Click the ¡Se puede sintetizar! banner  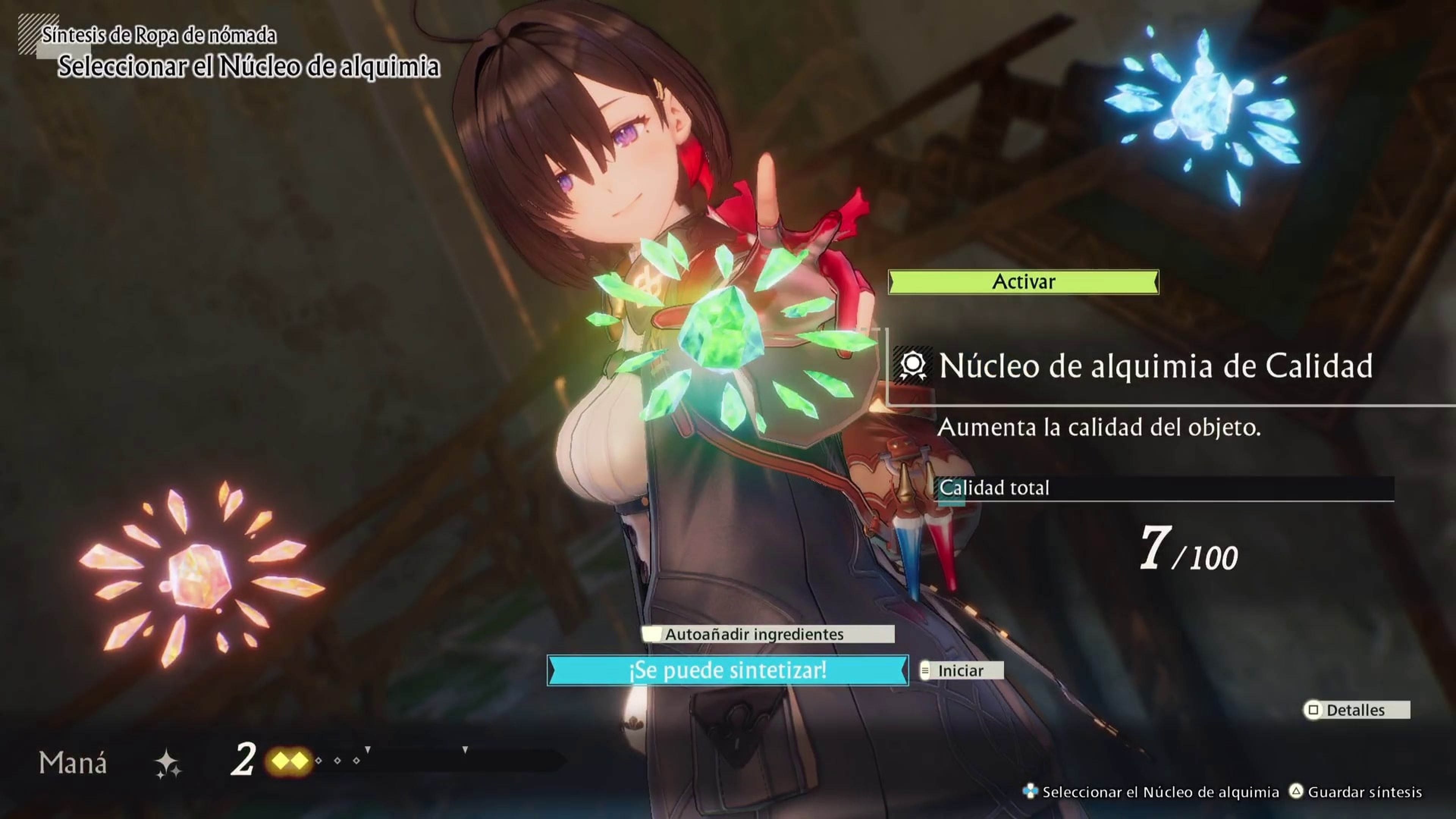coord(728,670)
